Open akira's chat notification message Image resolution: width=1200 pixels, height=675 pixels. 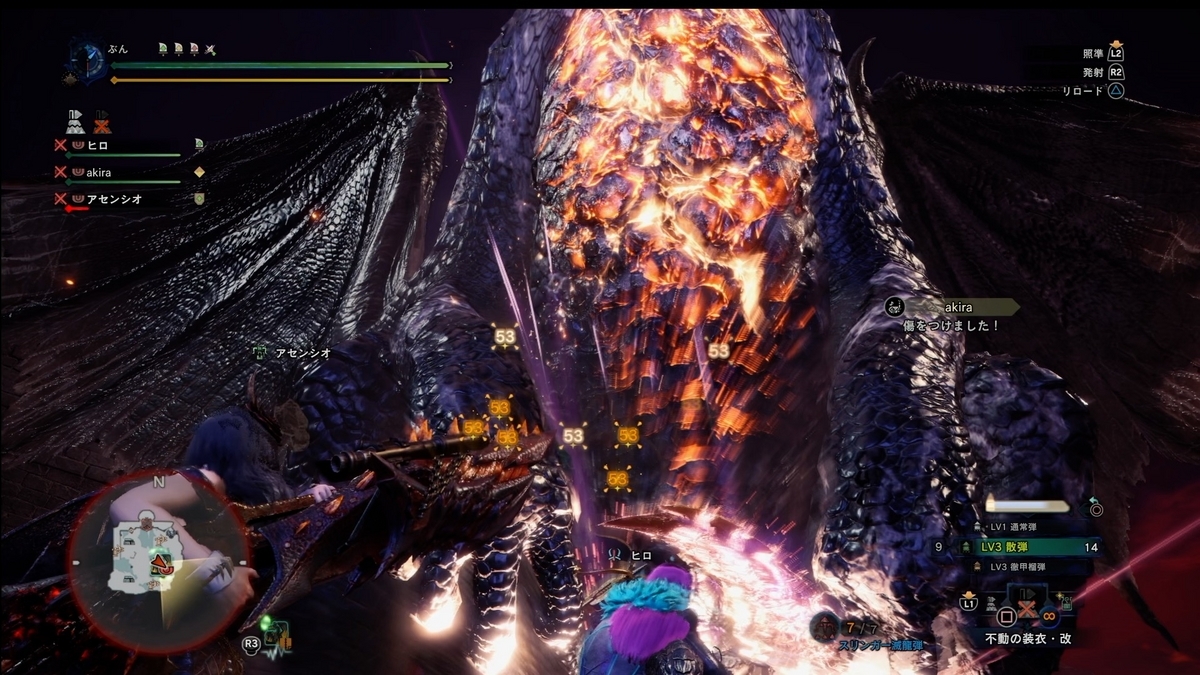tap(950, 314)
